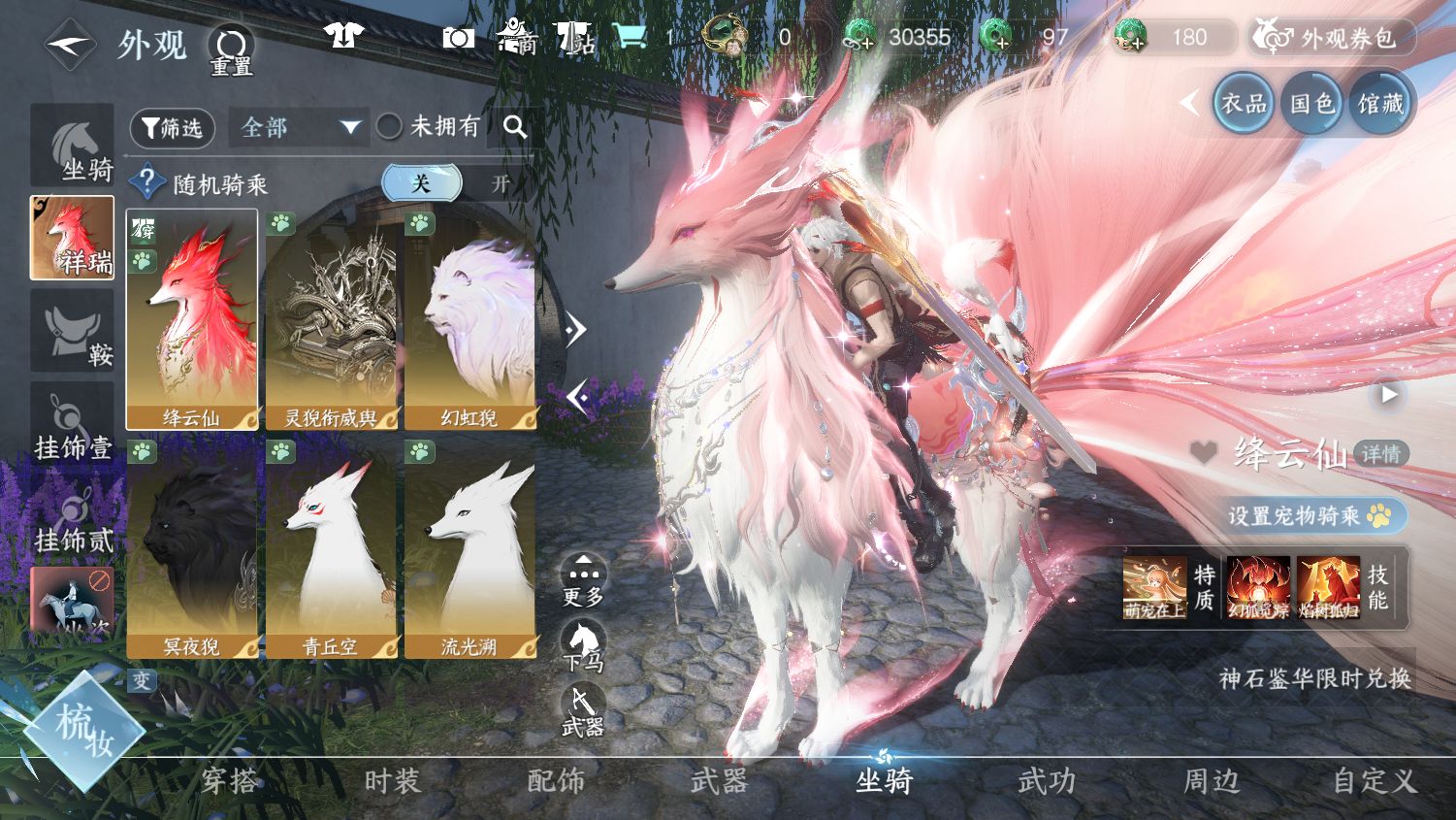
Task: Open the 筛选 filter button
Action: [172, 128]
